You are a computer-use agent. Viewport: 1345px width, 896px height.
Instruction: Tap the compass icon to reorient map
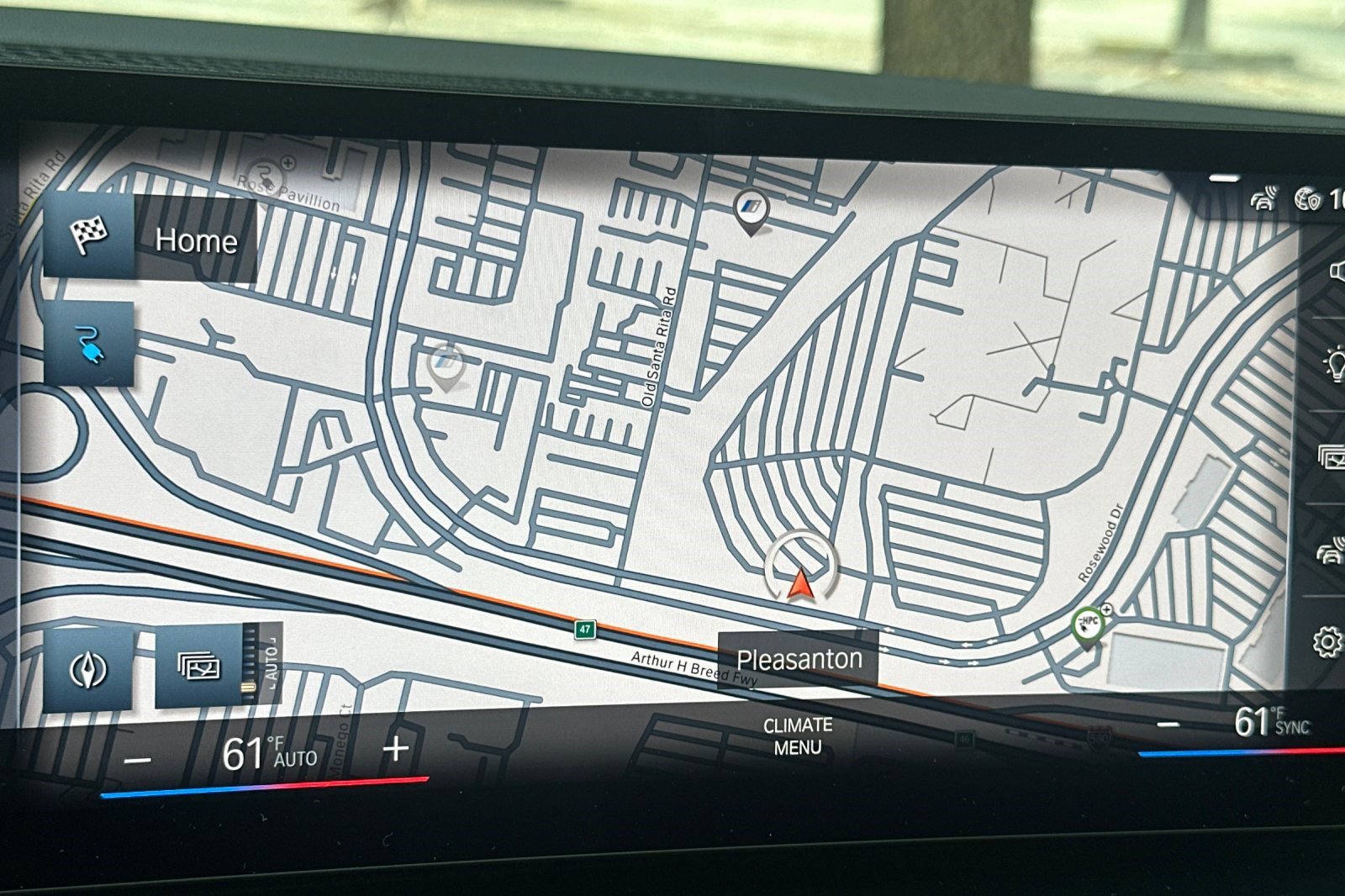pyautogui.click(x=88, y=668)
